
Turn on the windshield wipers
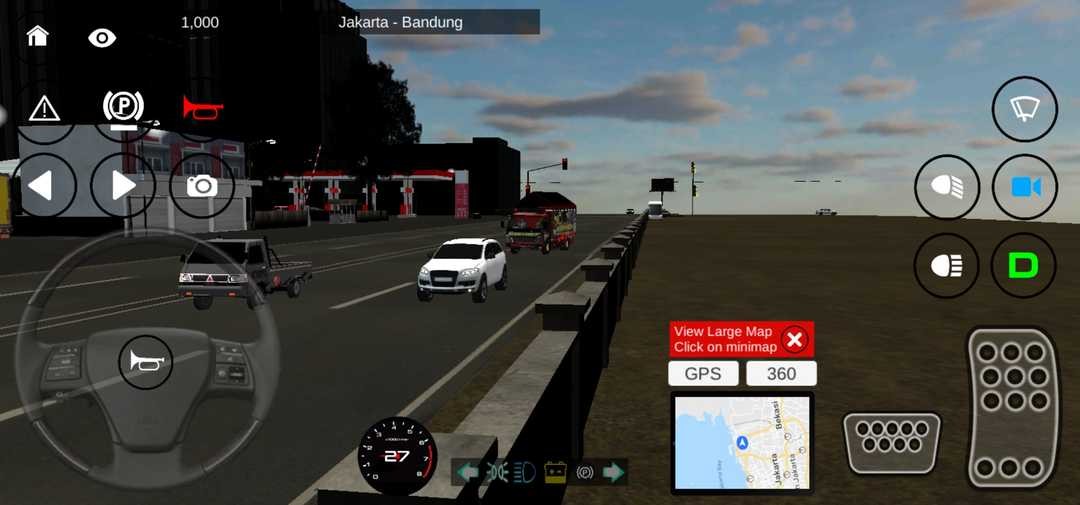[1024, 109]
